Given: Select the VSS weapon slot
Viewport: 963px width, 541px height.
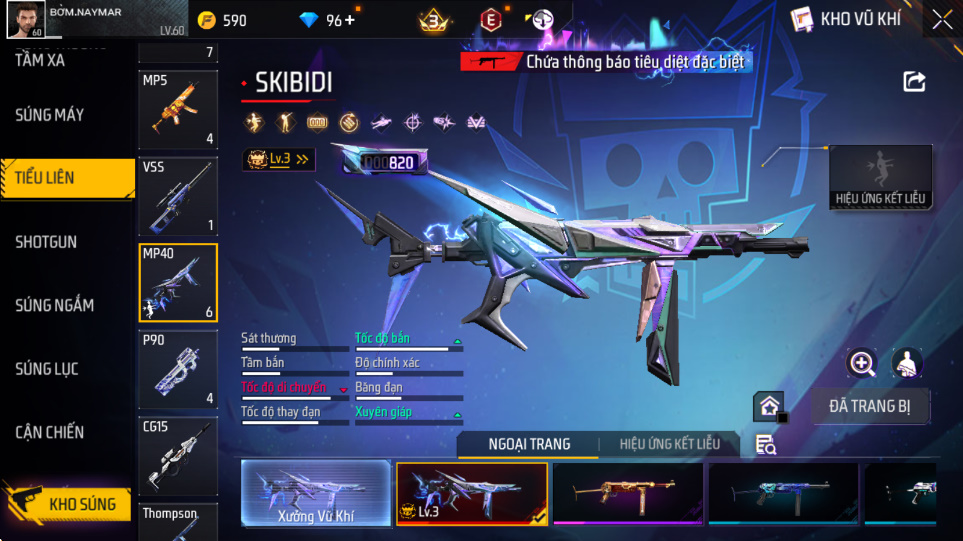Looking at the screenshot, I should 178,196.
